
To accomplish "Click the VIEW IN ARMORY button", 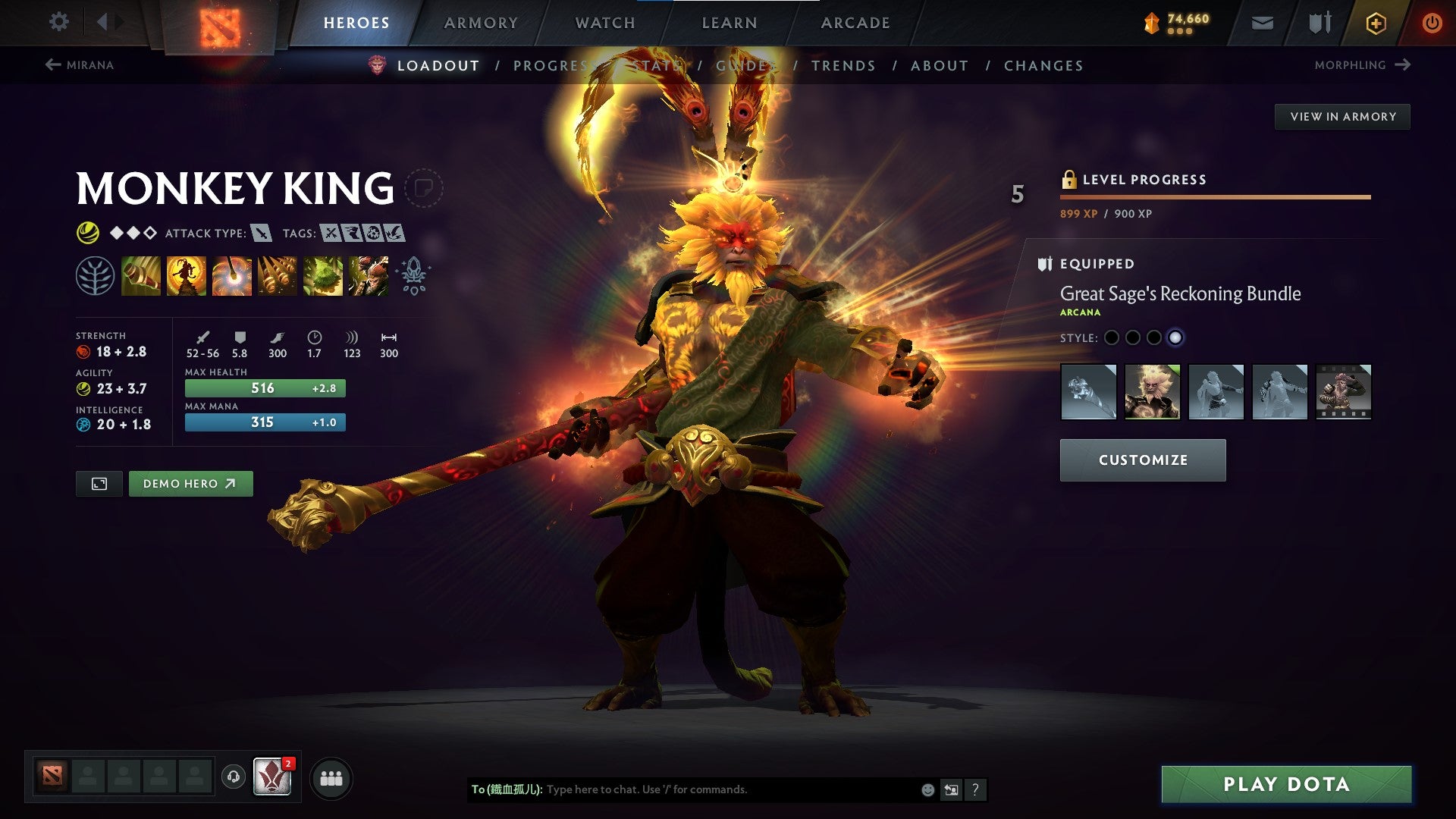I will coord(1343,116).
